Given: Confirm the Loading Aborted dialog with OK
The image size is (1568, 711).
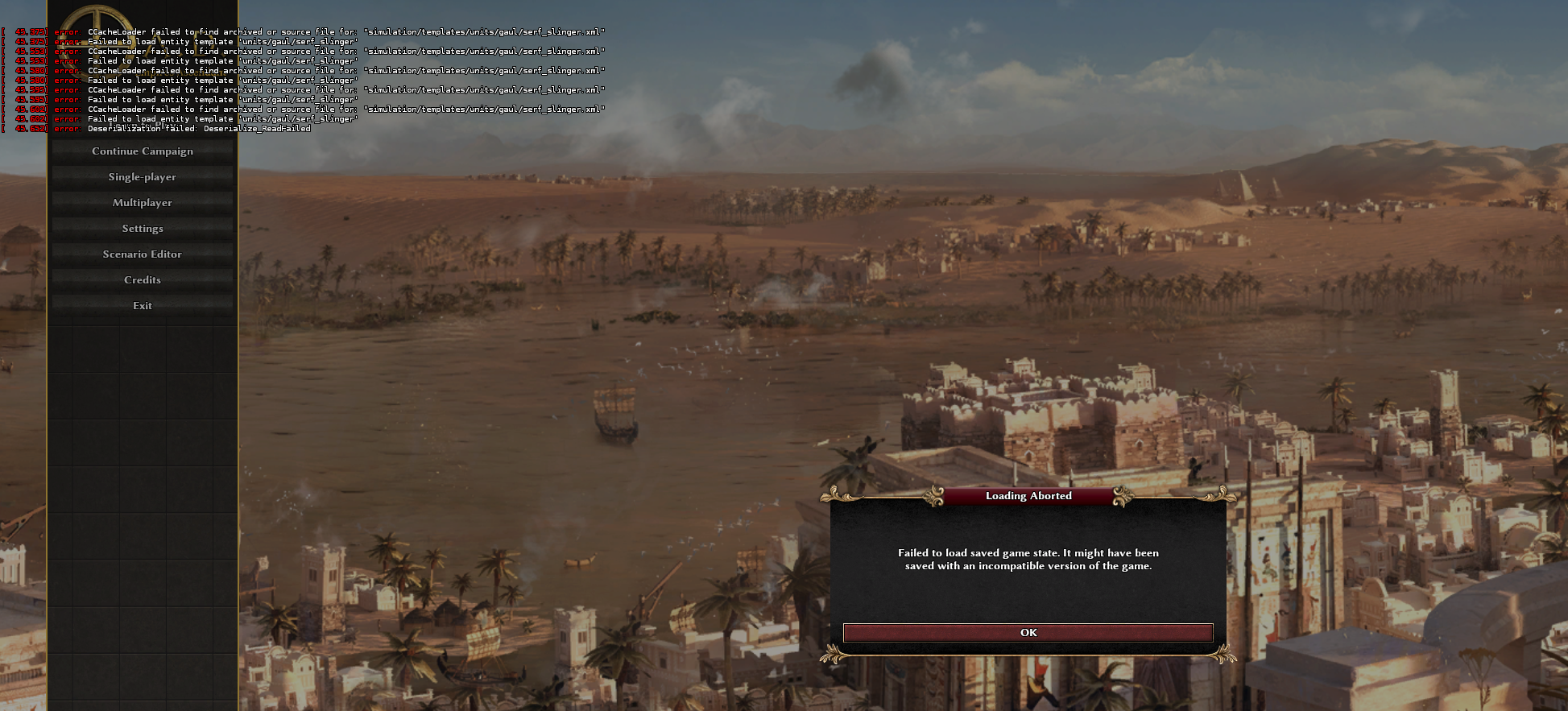Looking at the screenshot, I should 1028,633.
